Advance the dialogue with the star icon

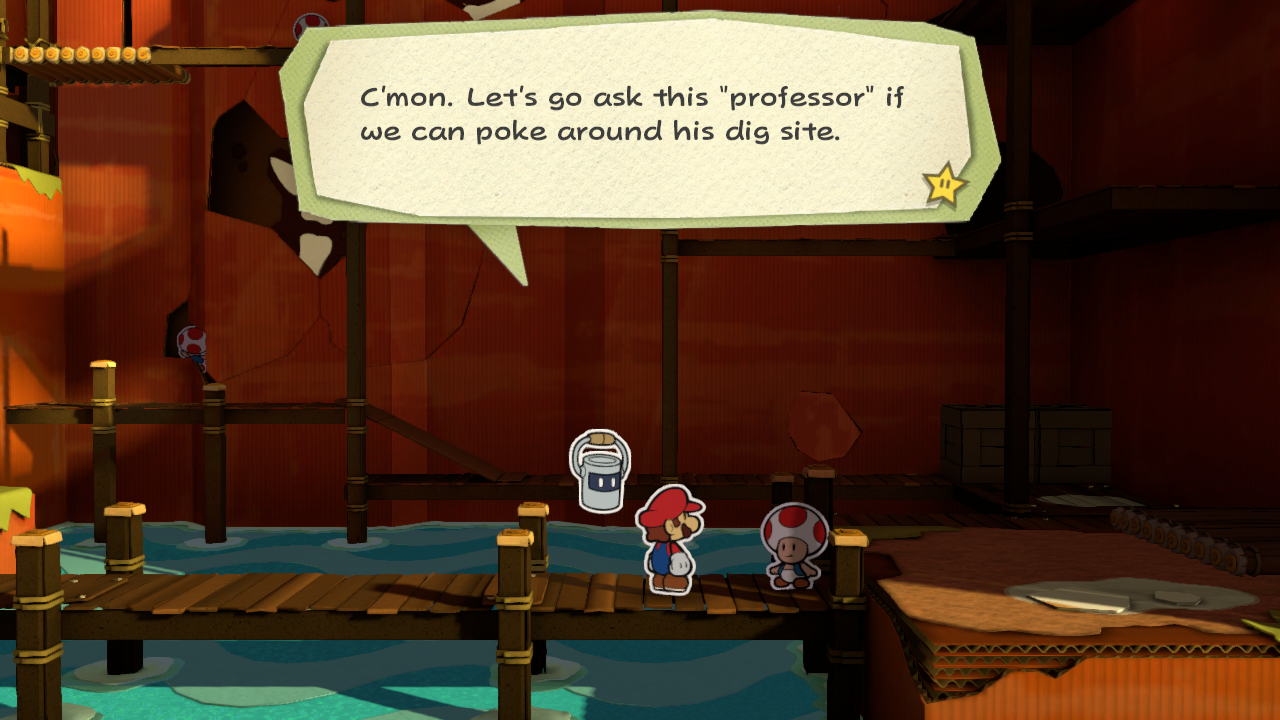[944, 185]
